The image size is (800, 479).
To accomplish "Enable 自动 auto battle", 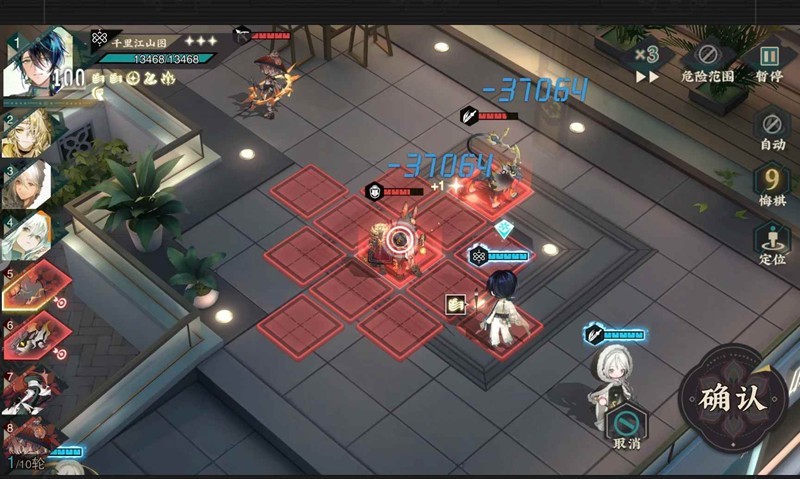I will click(x=771, y=128).
